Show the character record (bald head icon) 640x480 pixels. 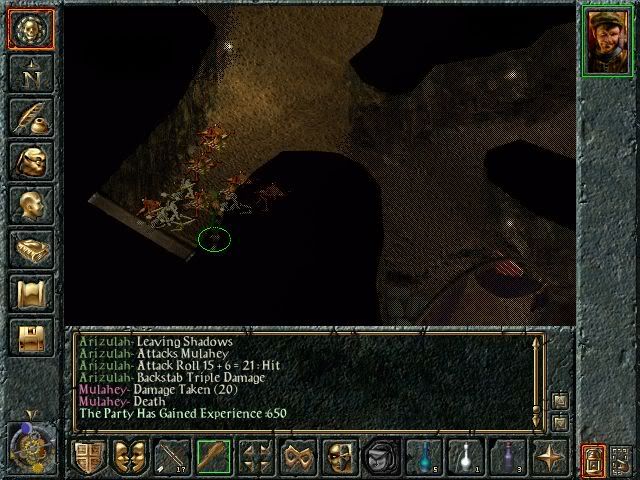[x=29, y=205]
